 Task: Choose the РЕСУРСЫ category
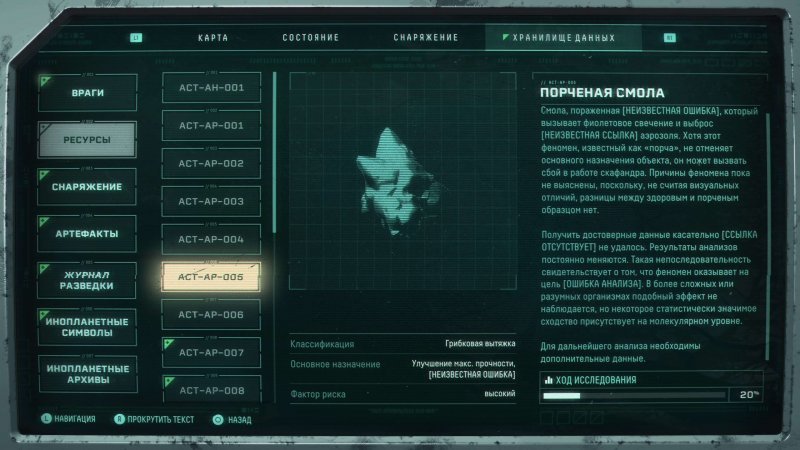coord(87,140)
